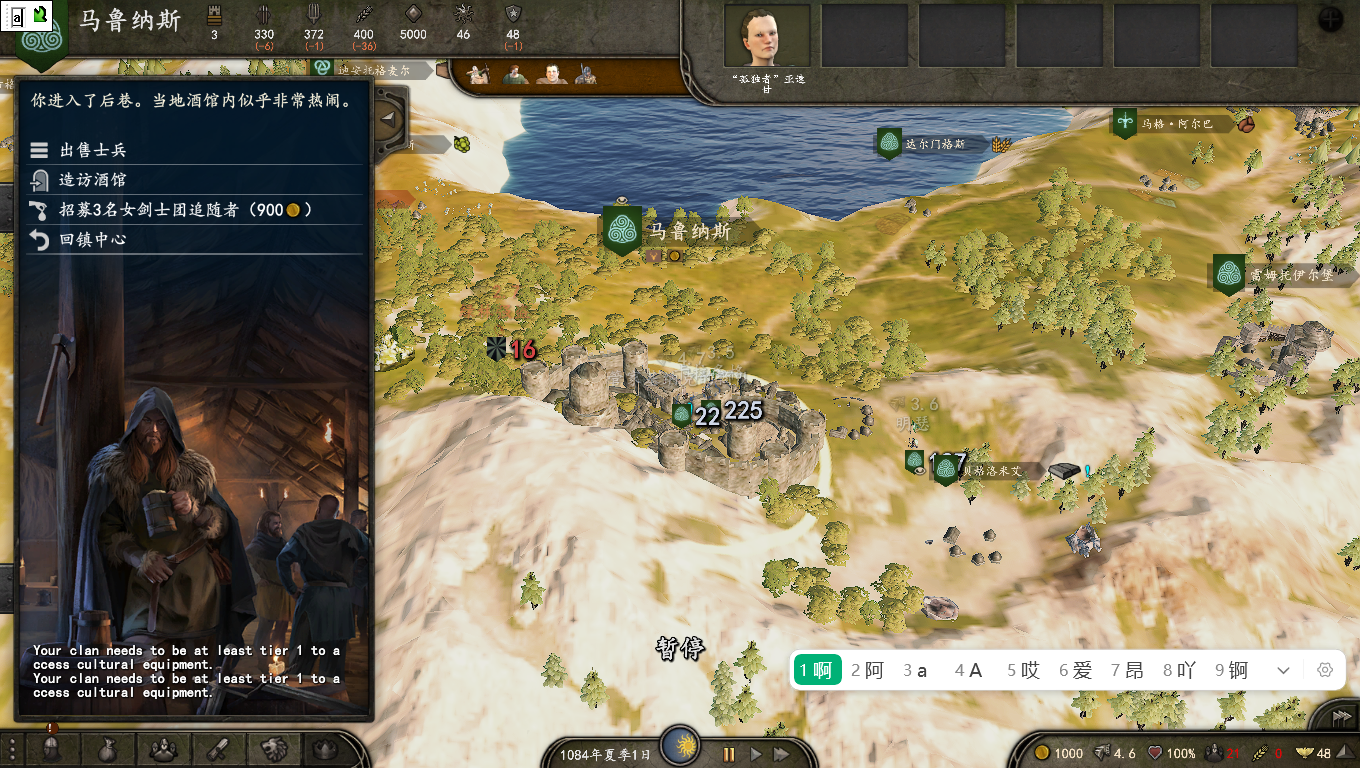Choose 出售士兵 (sell soldiers) menu option
1360x768 pixels.
point(92,150)
